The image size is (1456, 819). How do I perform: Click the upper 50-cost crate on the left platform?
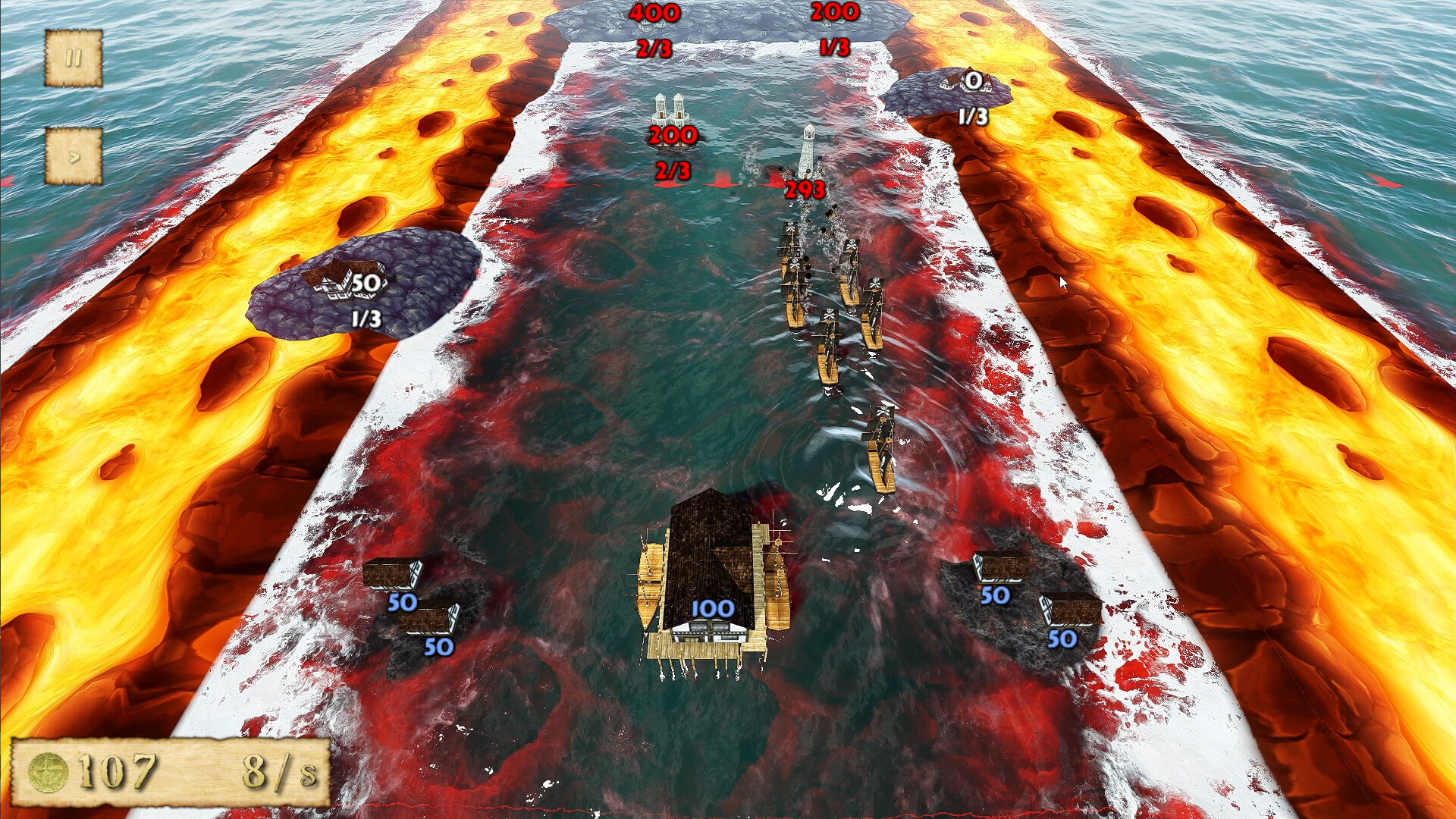click(x=392, y=575)
